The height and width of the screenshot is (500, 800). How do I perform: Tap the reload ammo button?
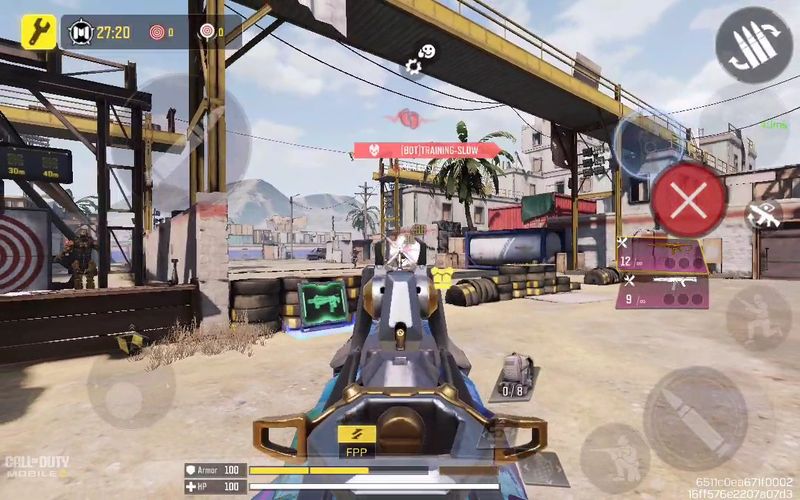(754, 45)
